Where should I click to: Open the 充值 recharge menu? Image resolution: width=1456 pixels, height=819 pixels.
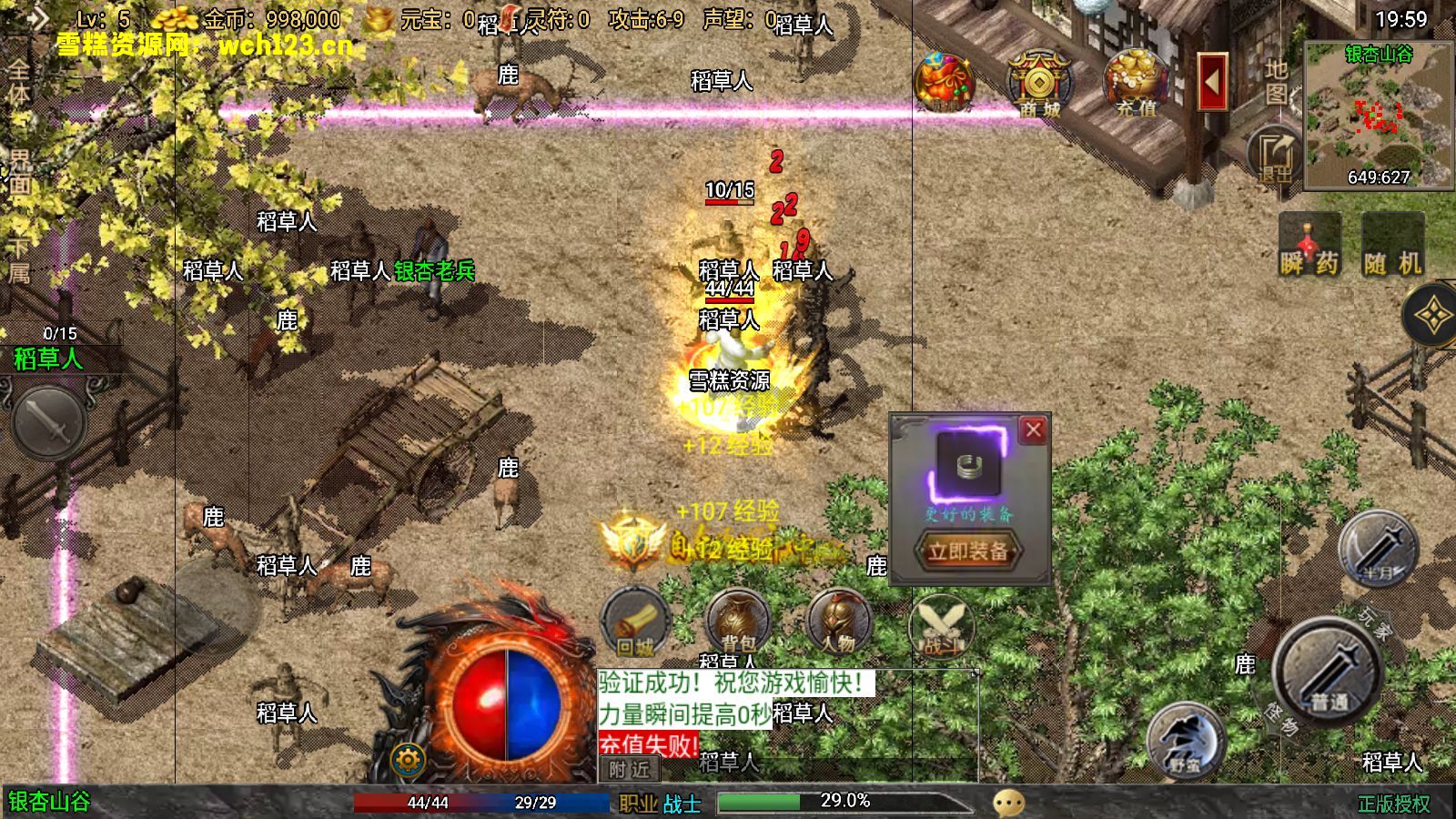tap(1135, 84)
